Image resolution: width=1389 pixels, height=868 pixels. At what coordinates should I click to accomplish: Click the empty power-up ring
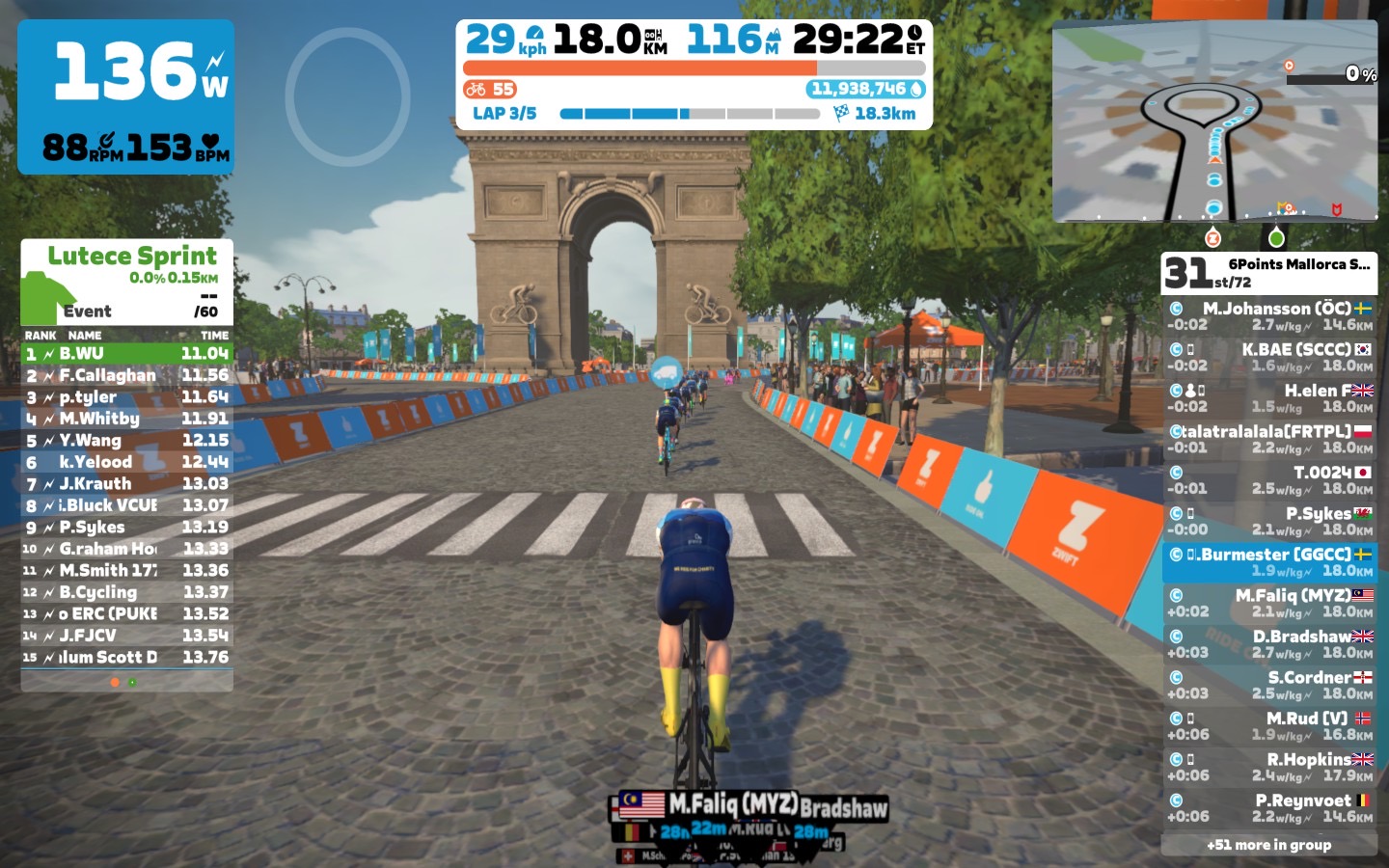tap(348, 96)
